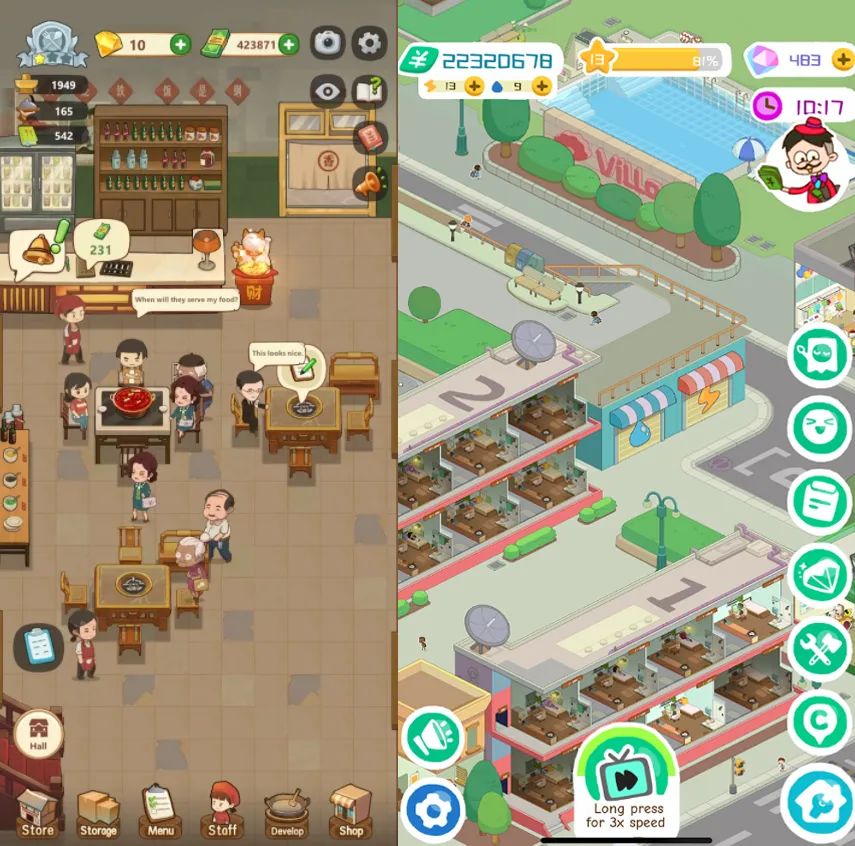Open settings with the gear icon

[x=370, y=42]
